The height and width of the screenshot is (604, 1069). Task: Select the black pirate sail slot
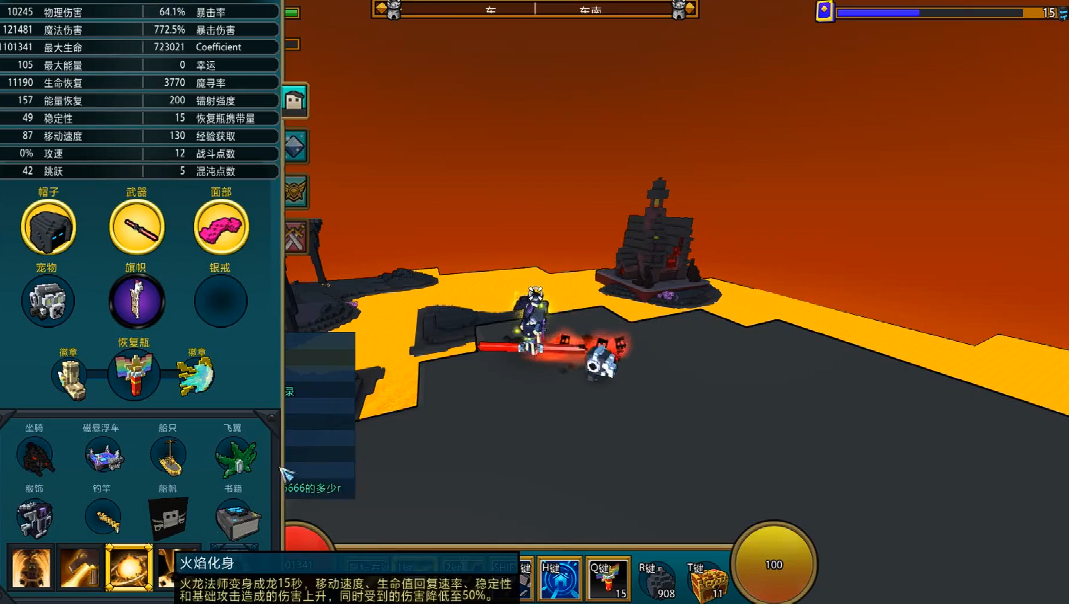[168, 517]
